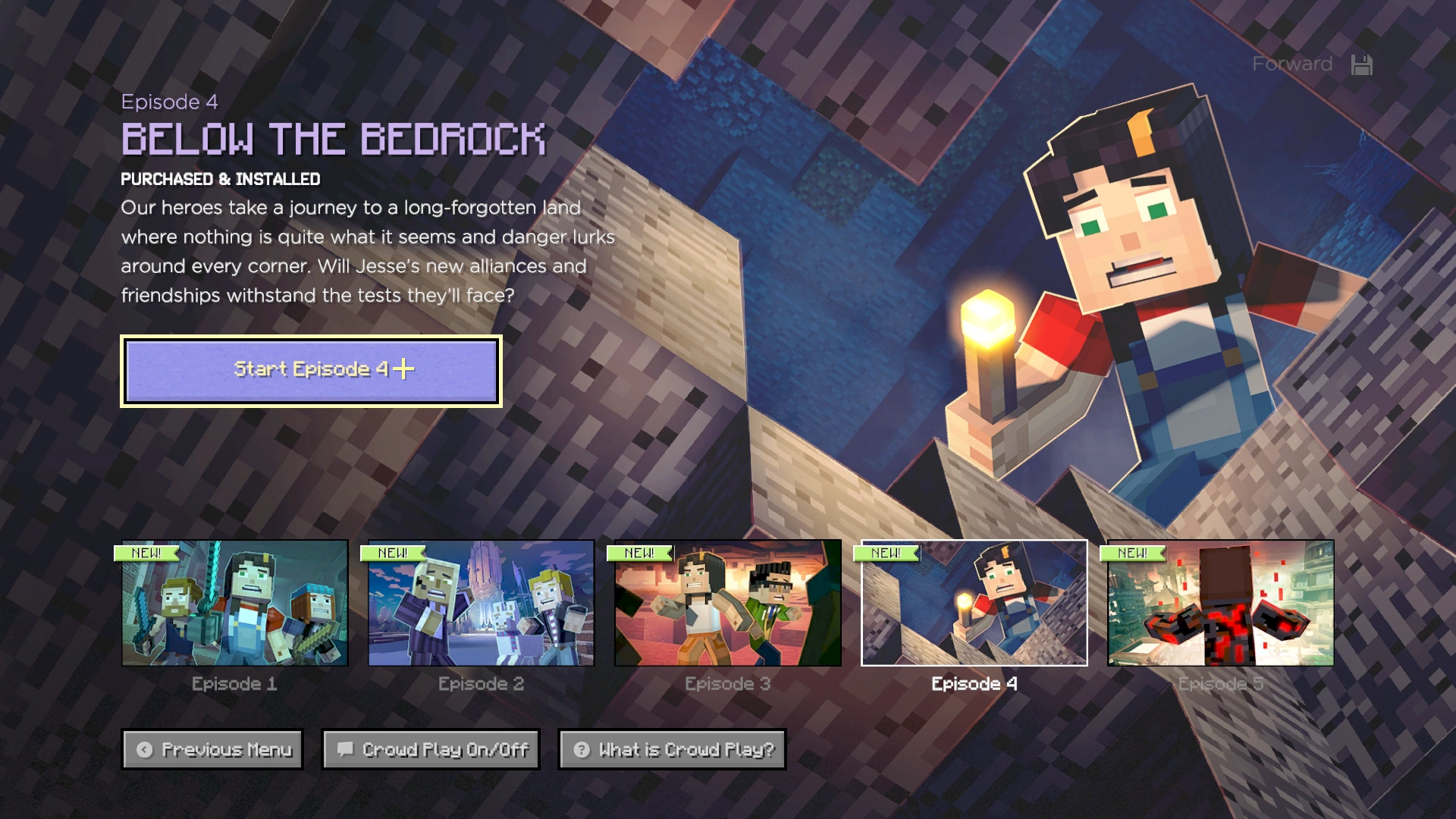The image size is (1456, 819).
Task: Toggle Crowd Play On/Off
Action: (x=430, y=750)
